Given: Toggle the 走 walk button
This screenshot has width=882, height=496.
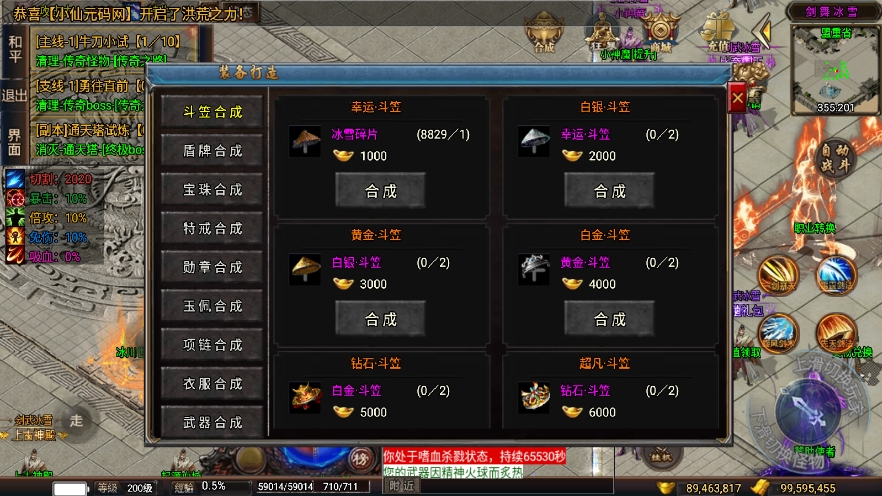Looking at the screenshot, I should pyautogui.click(x=77, y=420).
